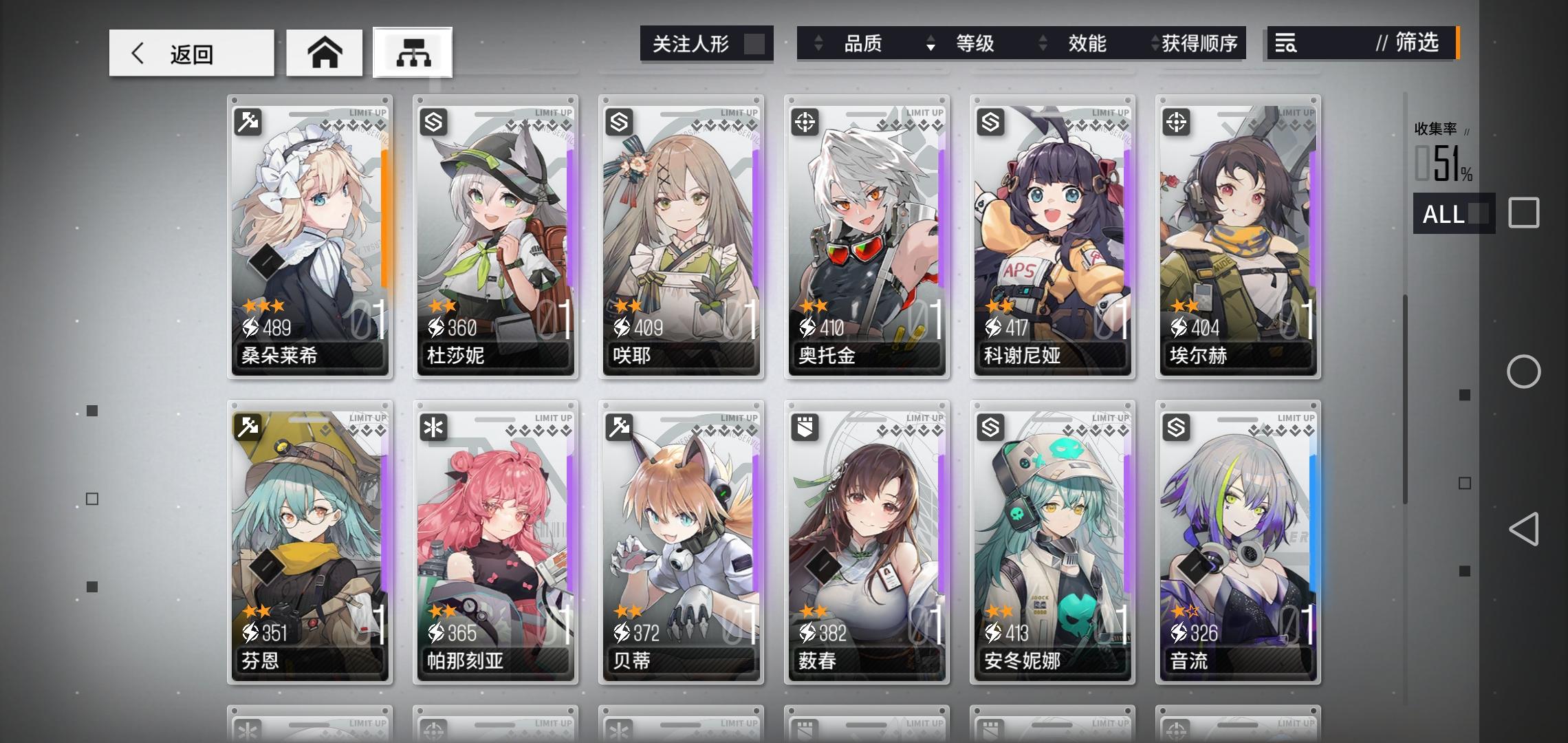Expand the 效能 sort selector
The image size is (1568, 743).
[x=1045, y=44]
